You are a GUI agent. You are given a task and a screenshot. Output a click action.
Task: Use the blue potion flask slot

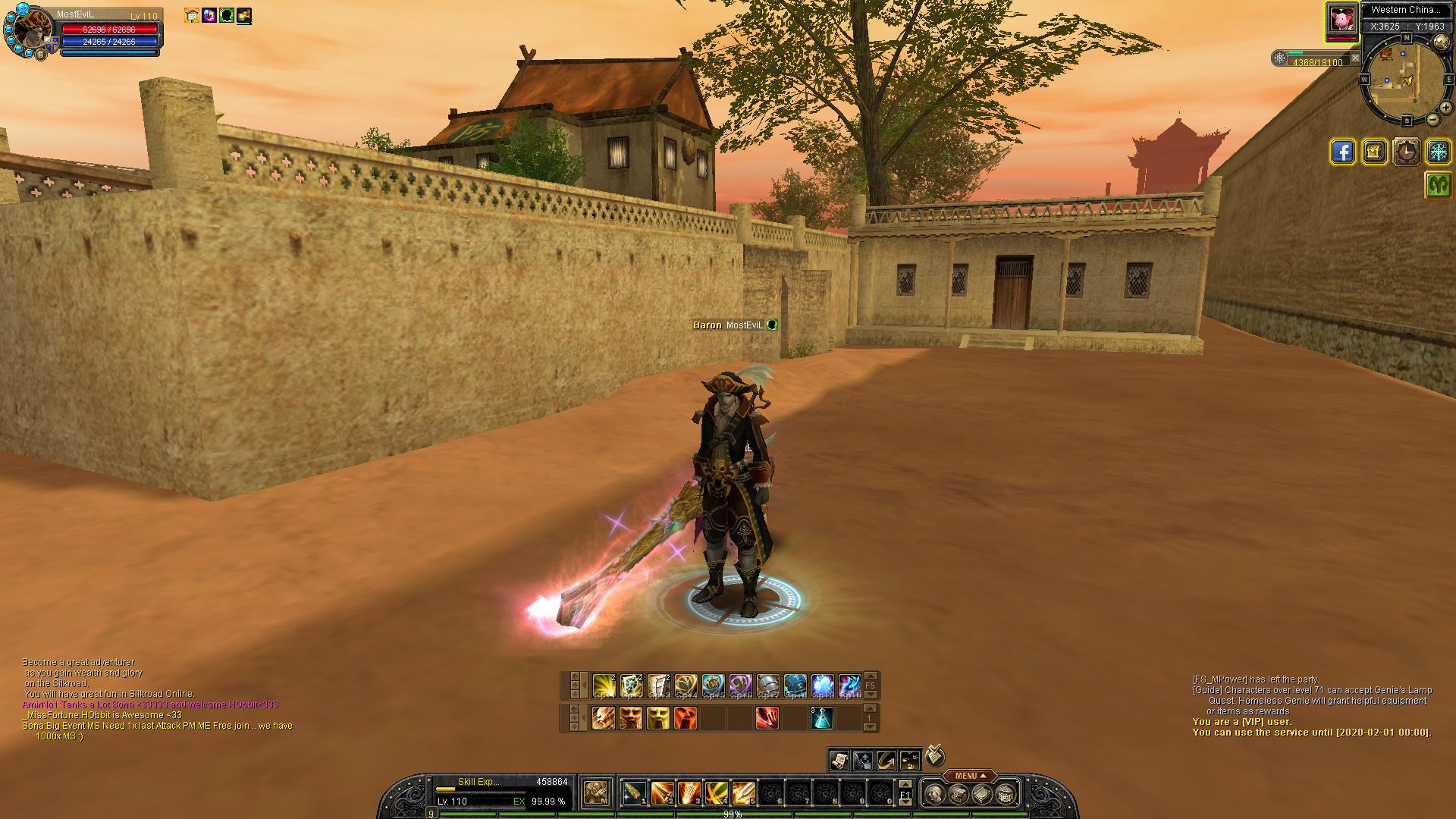pos(822,718)
